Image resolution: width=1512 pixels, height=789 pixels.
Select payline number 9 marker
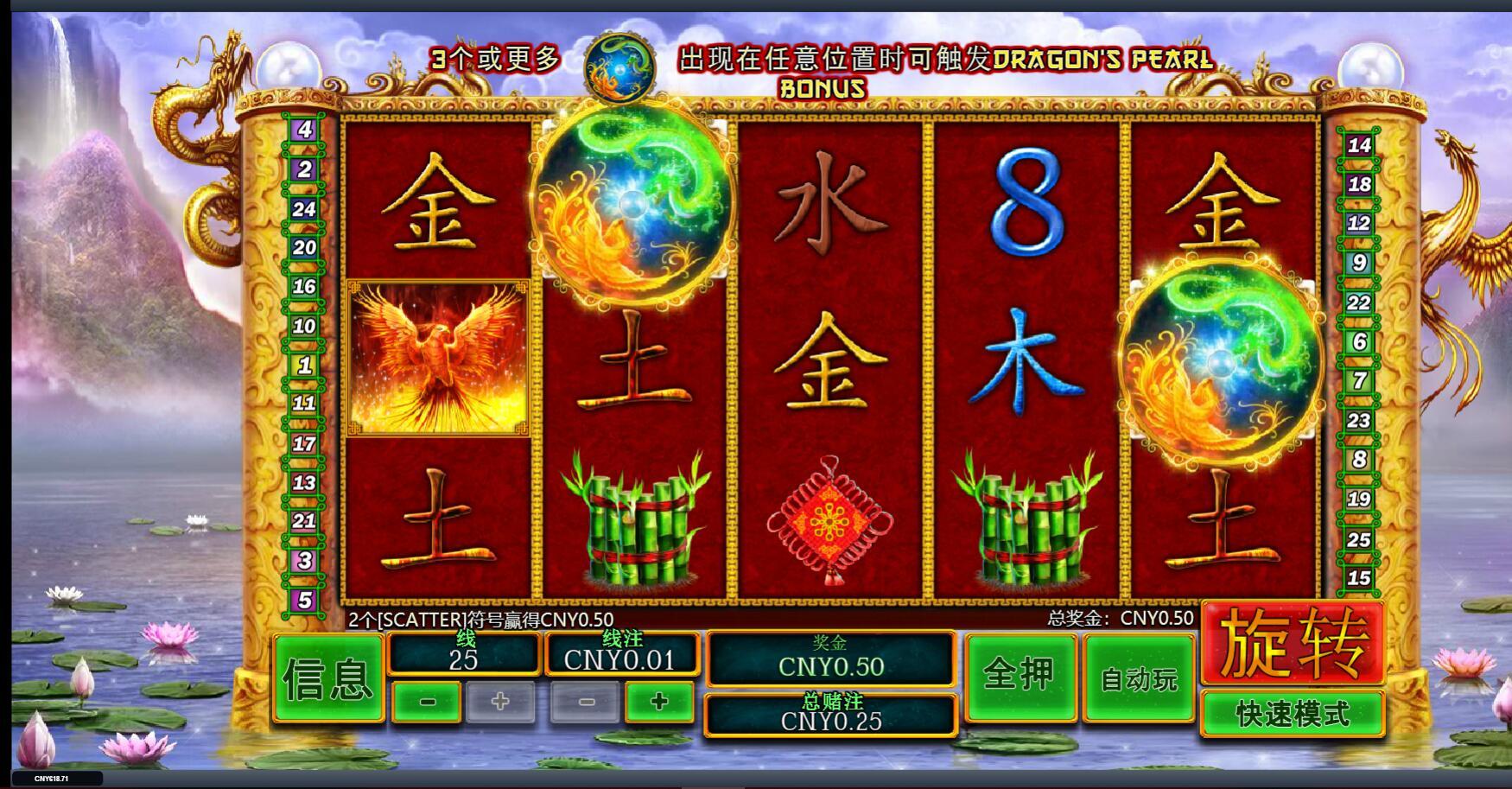tap(1359, 263)
